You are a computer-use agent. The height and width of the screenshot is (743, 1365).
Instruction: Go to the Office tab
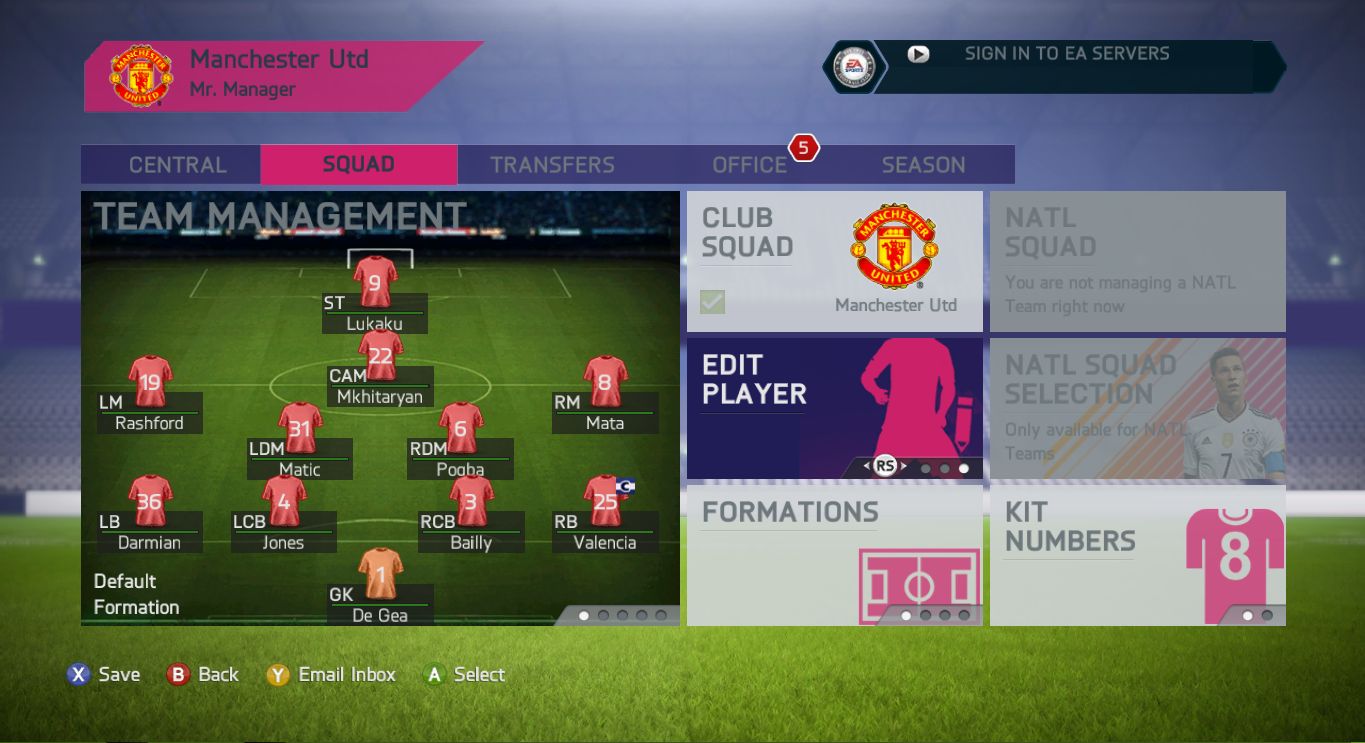(749, 165)
